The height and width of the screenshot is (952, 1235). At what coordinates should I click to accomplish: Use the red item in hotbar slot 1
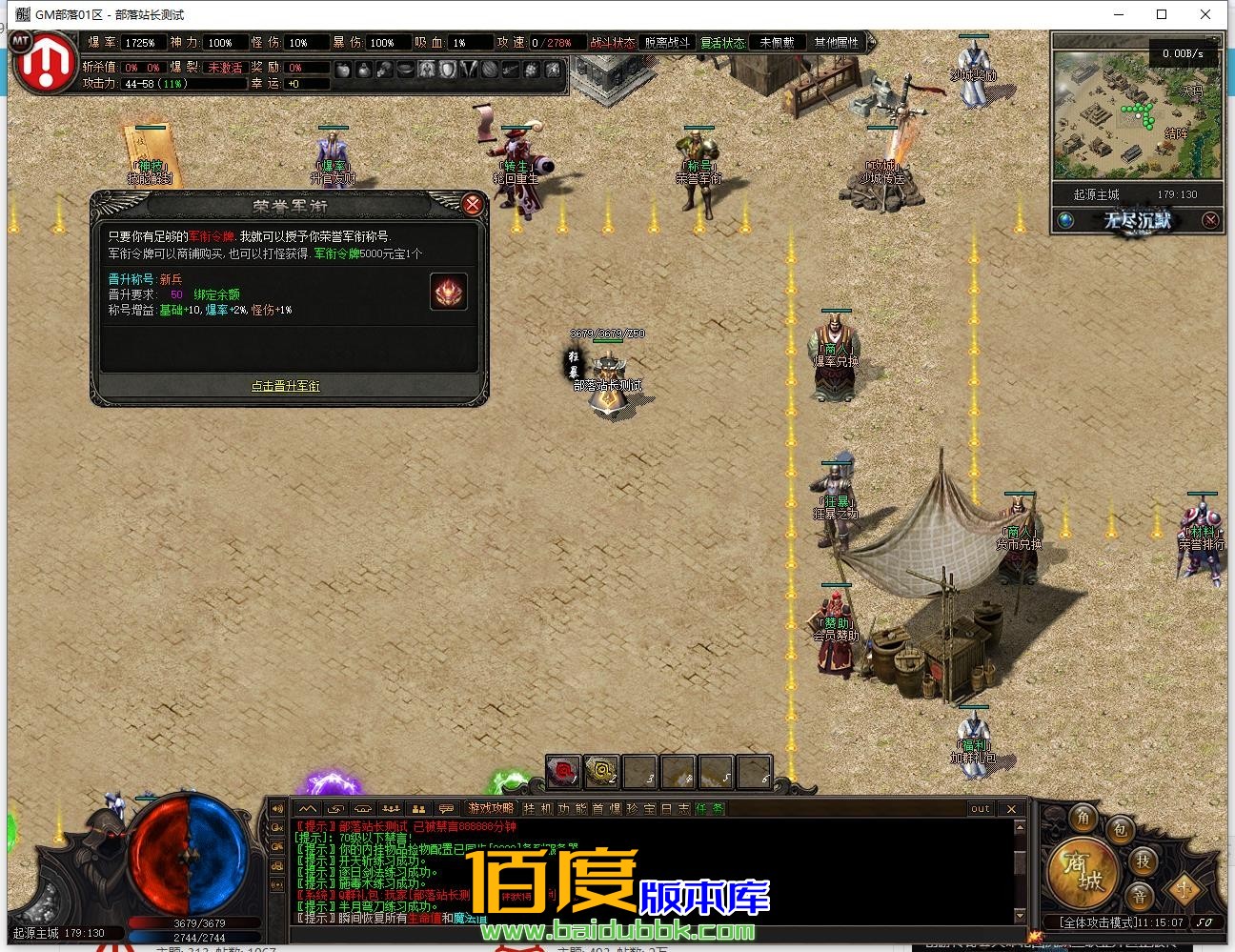(563, 772)
